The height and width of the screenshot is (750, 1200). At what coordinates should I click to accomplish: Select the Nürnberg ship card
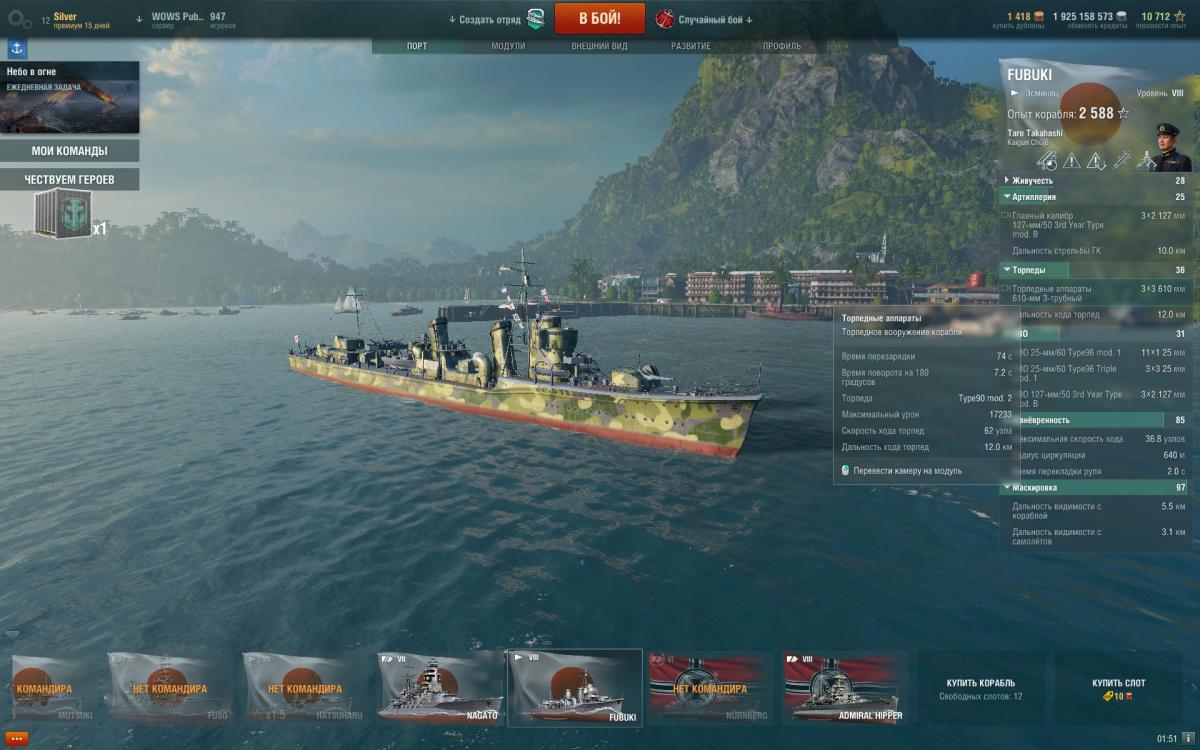[710, 688]
